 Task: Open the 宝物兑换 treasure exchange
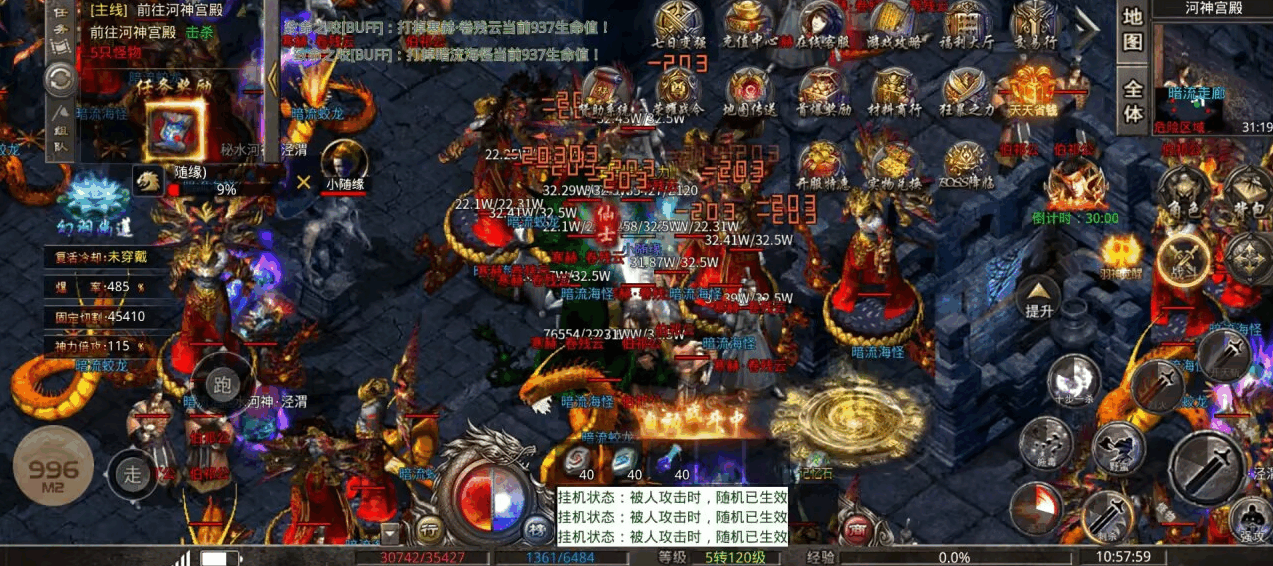point(893,162)
